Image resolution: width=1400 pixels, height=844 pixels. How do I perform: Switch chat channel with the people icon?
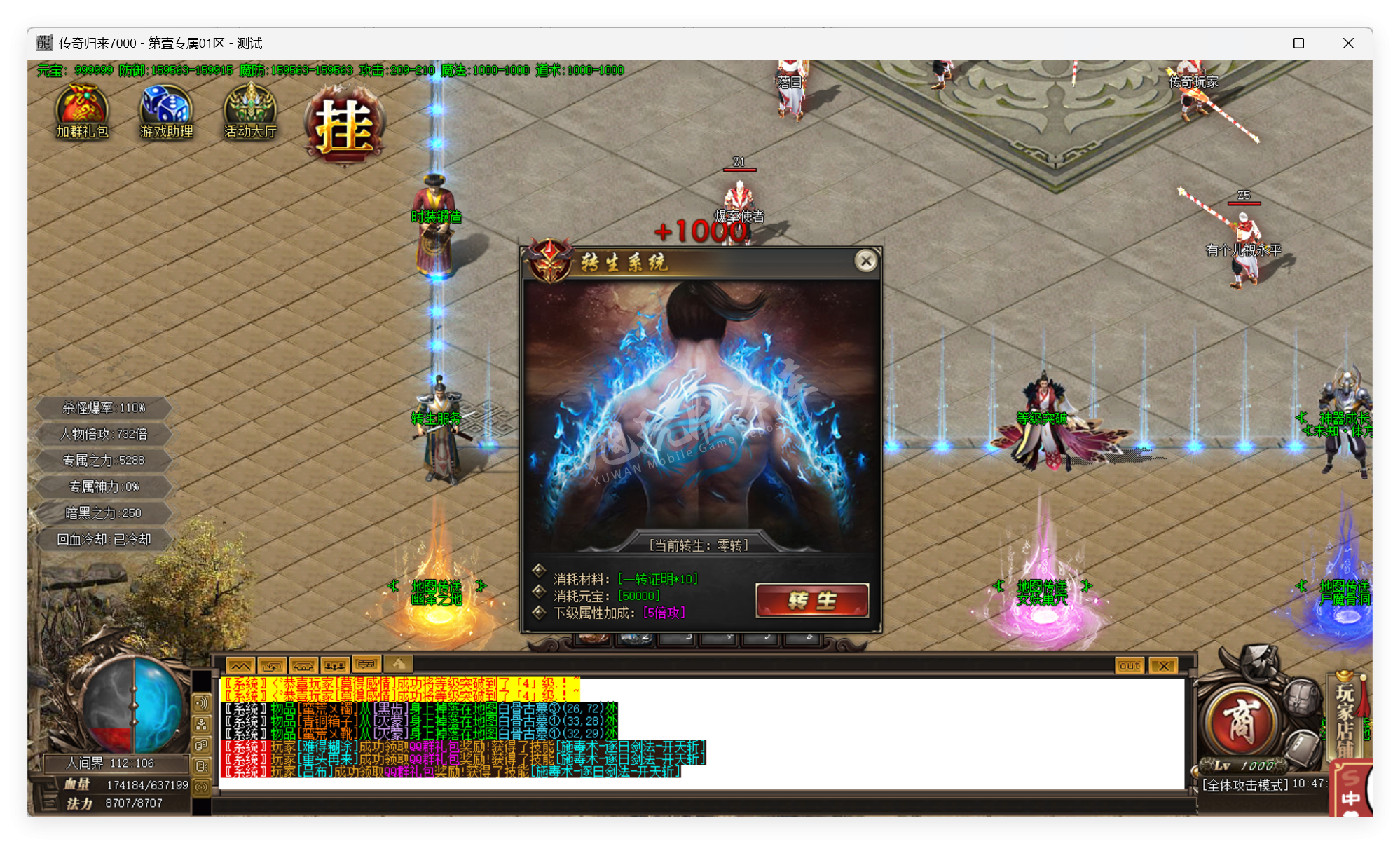point(335,665)
